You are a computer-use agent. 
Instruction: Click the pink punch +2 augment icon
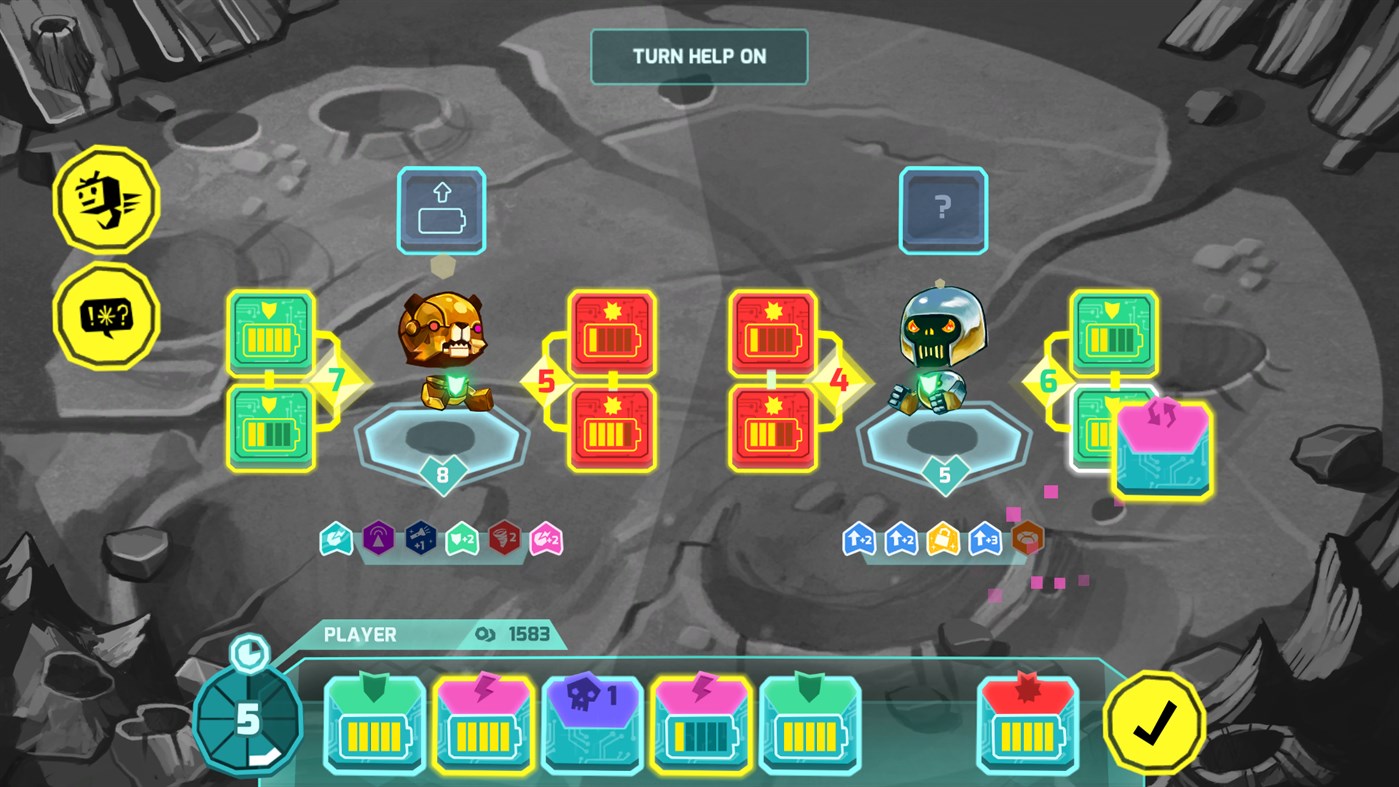(x=548, y=537)
